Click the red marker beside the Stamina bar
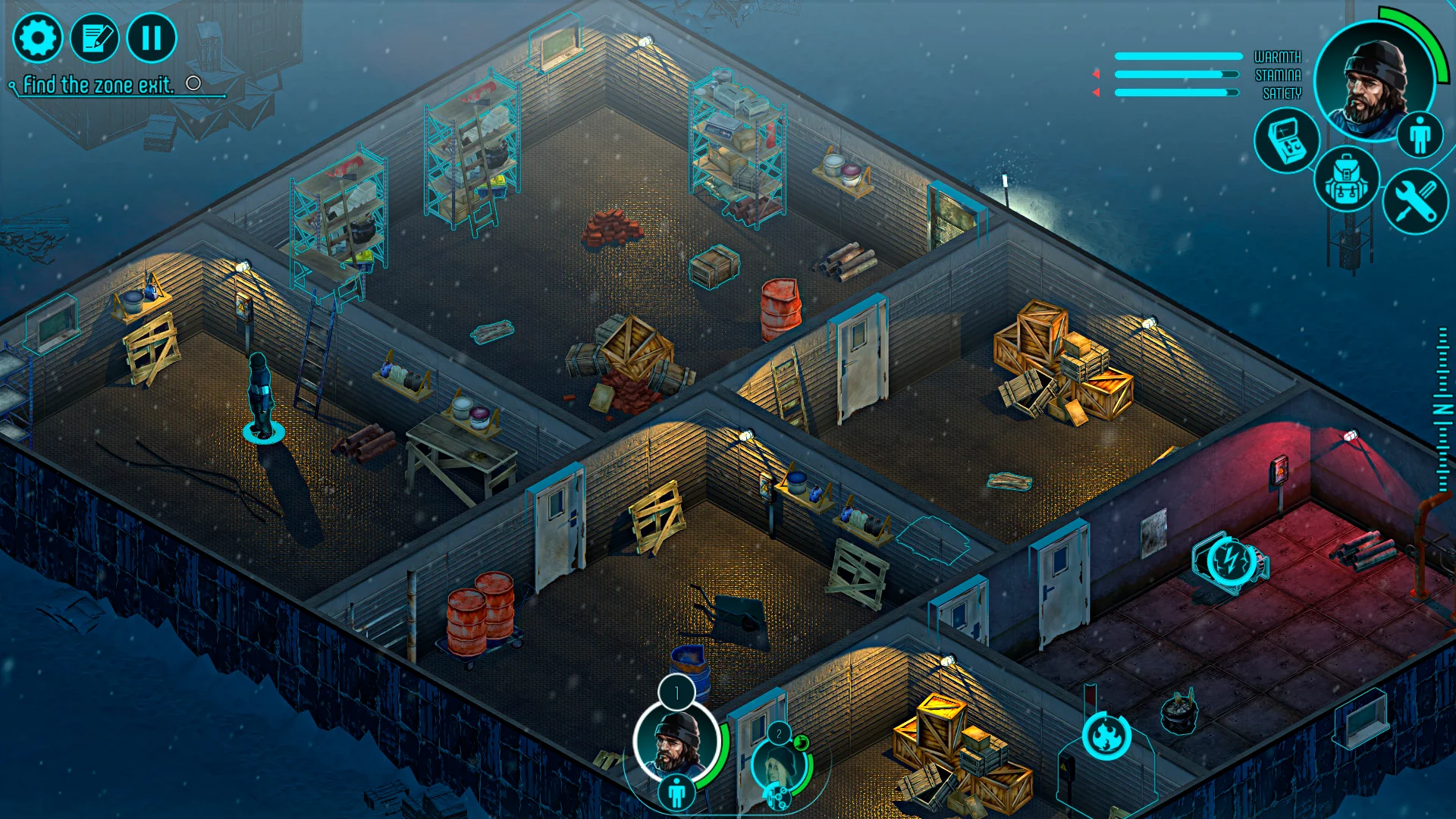1456x819 pixels. [x=1096, y=74]
